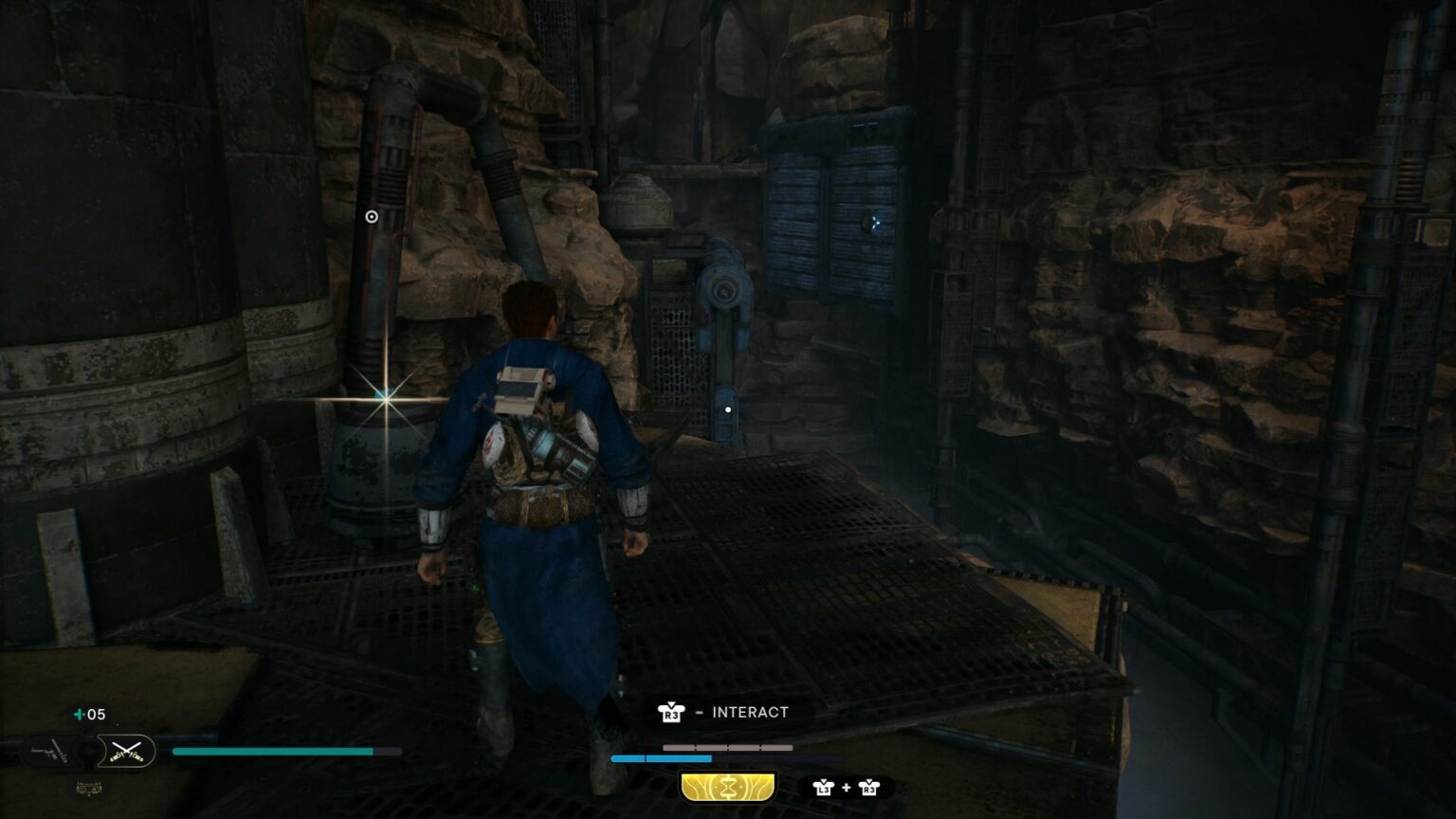Image resolution: width=1456 pixels, height=819 pixels.
Task: Click the BD-1 droid icon below stances
Action: 88,787
